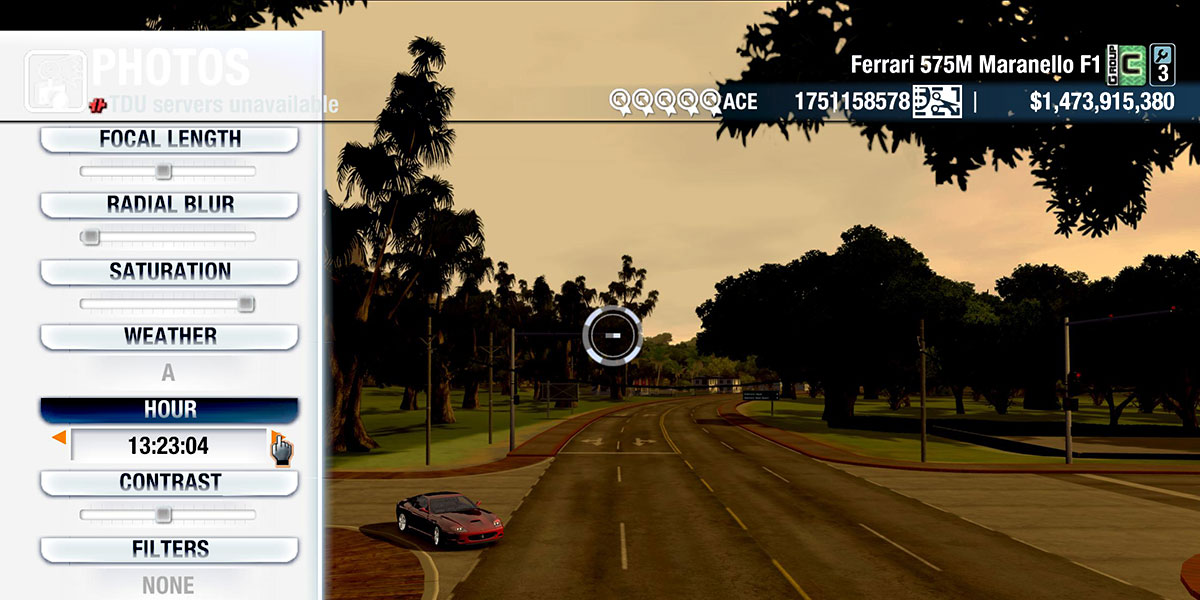Choose the Radial Blur option
The height and width of the screenshot is (600, 1200).
click(169, 205)
